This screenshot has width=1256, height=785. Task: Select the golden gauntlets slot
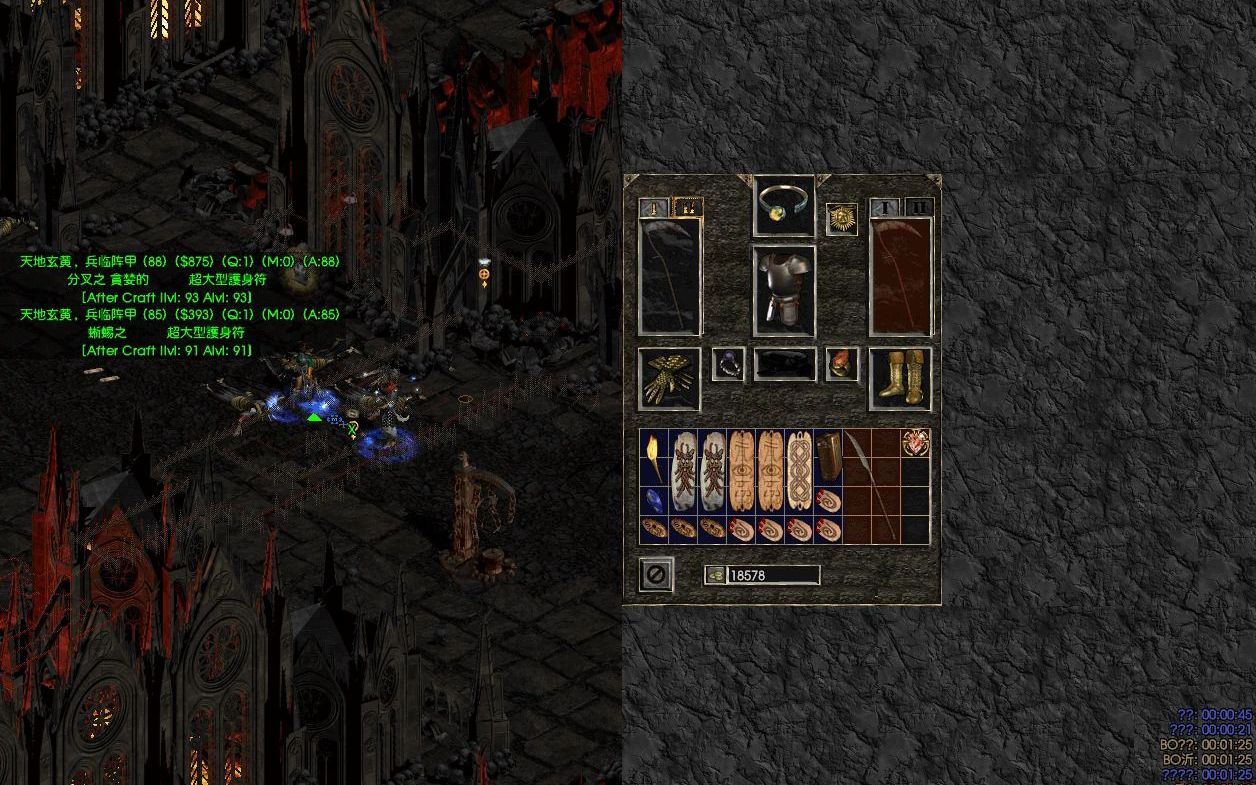click(x=669, y=378)
